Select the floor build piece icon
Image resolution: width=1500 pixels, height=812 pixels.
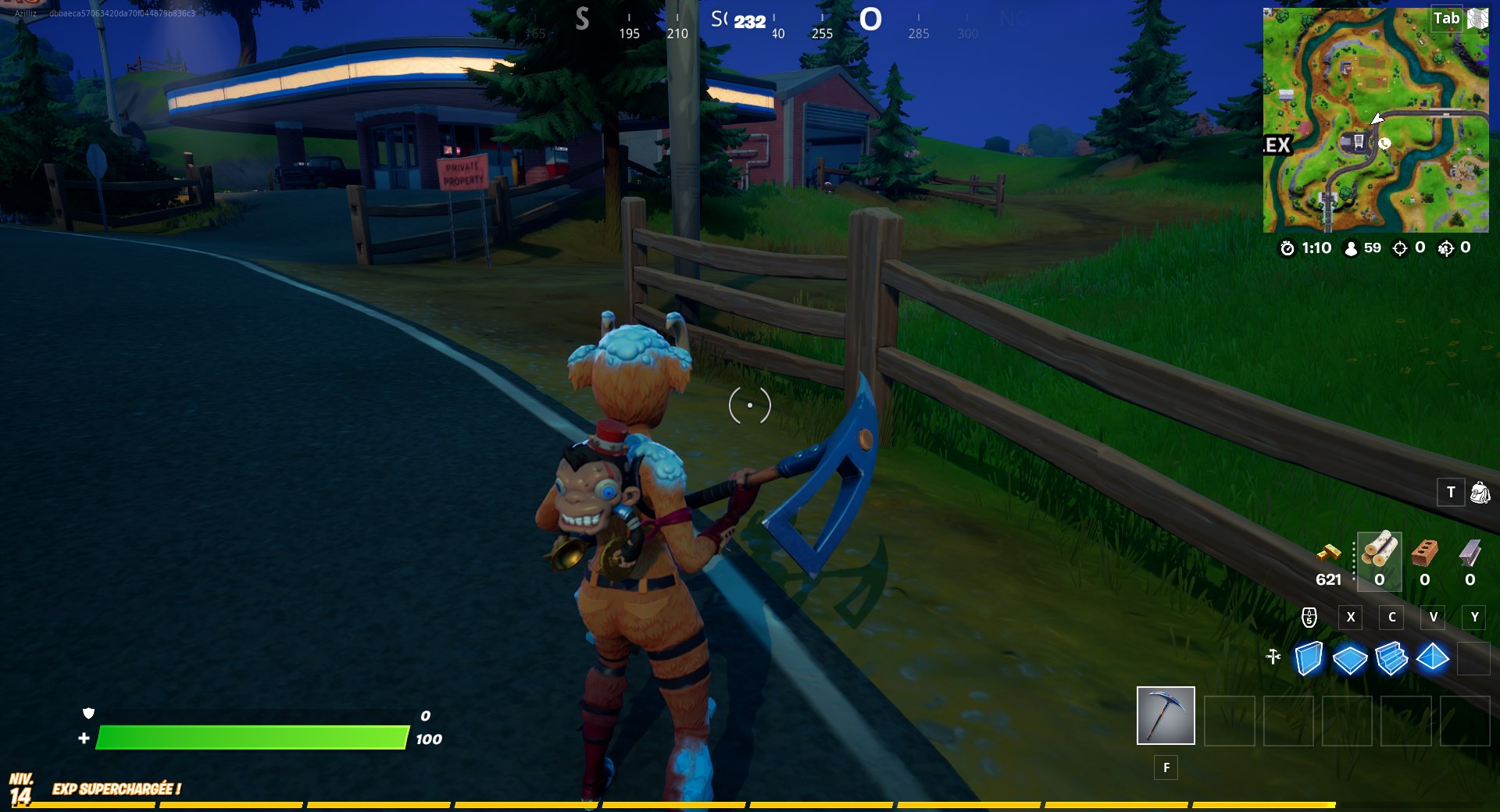point(1350,660)
